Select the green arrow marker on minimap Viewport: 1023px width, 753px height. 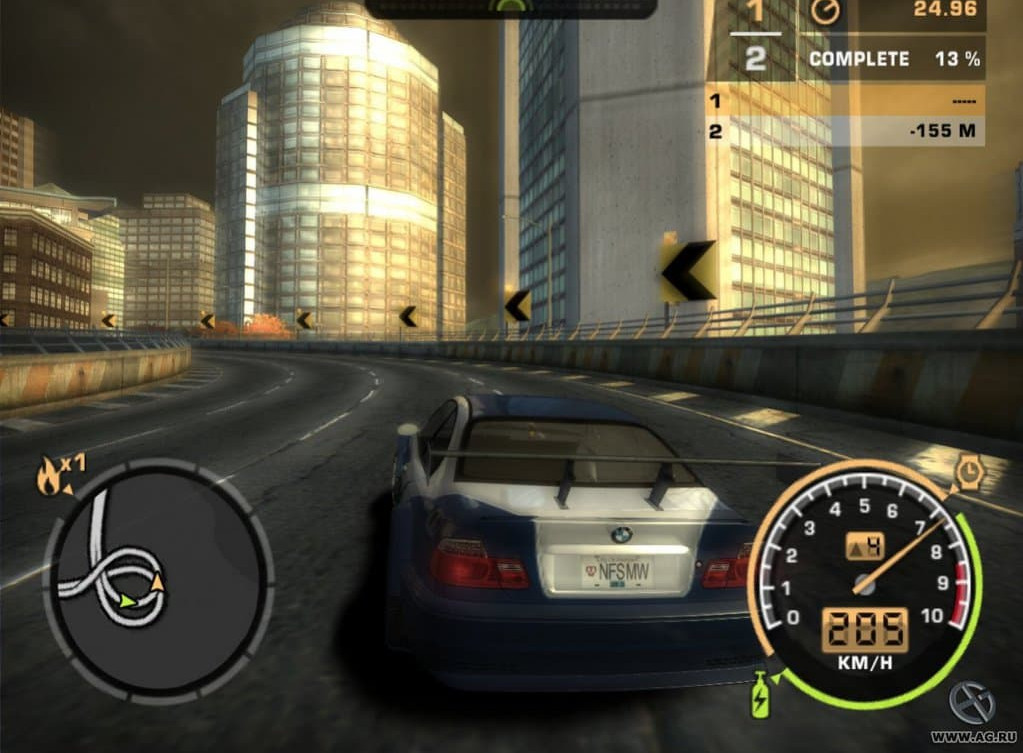(126, 602)
